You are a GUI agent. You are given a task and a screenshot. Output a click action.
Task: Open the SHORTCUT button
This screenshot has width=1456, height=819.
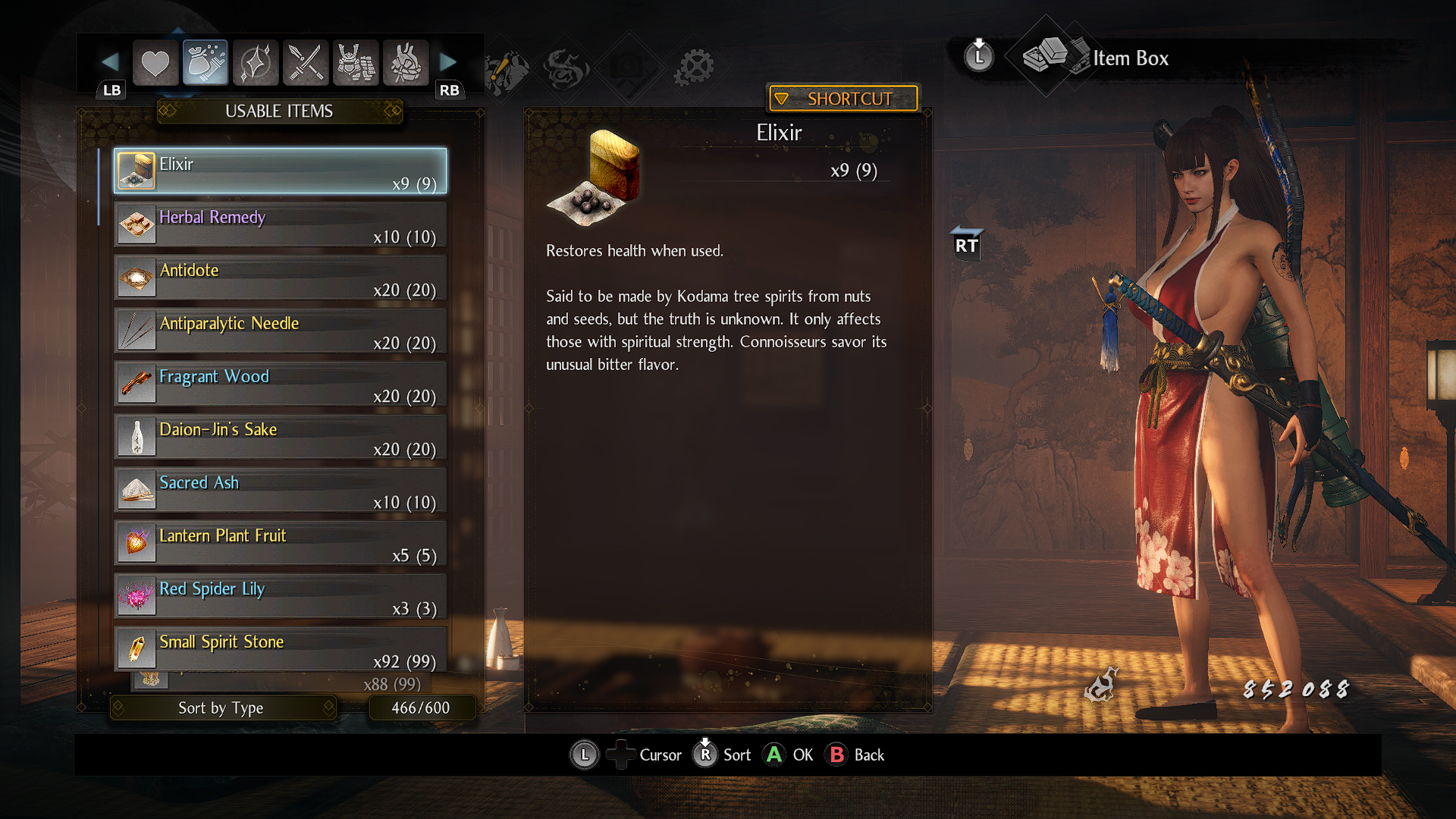pos(843,99)
